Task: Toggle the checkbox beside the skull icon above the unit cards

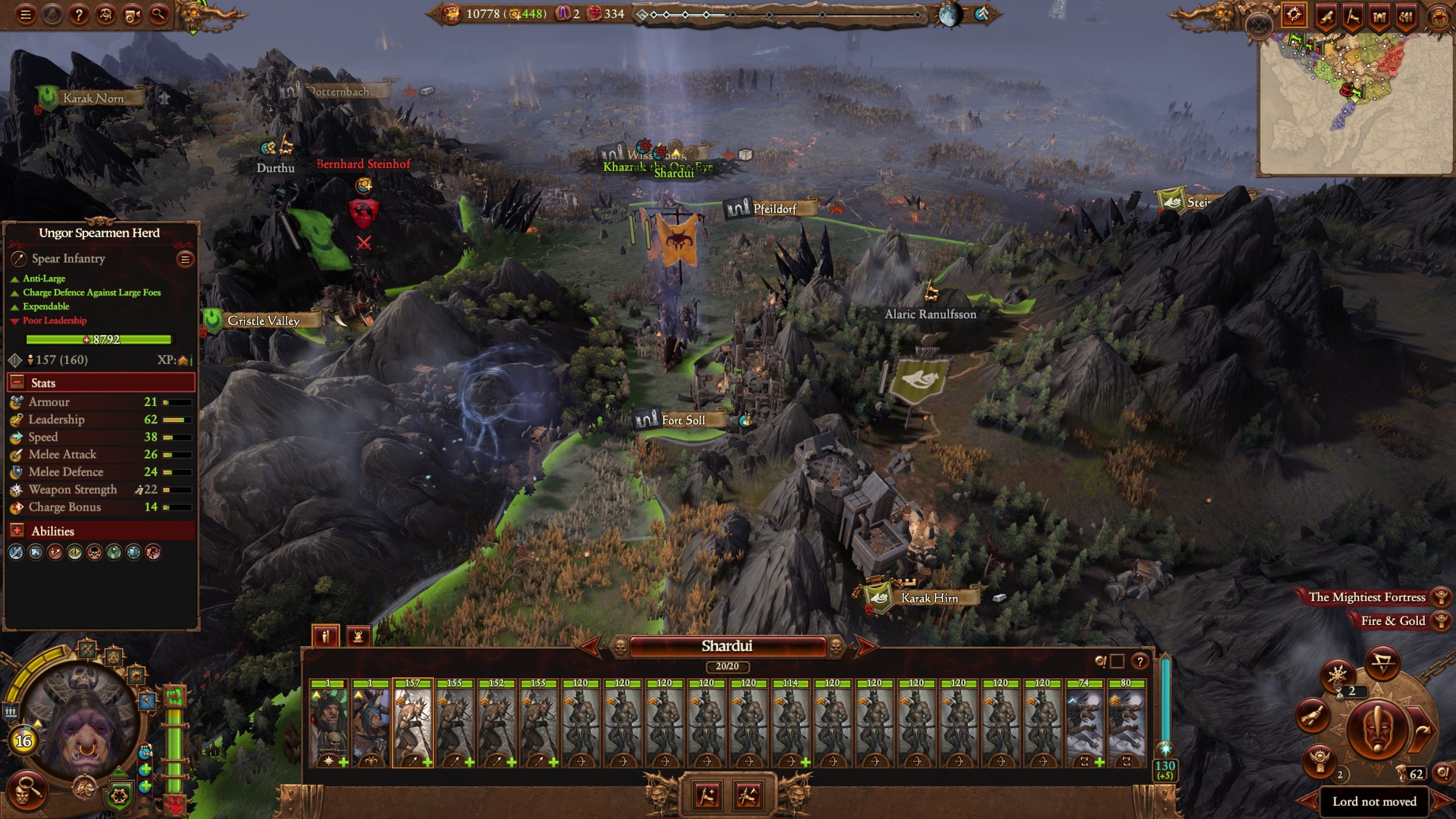Action: (1118, 661)
